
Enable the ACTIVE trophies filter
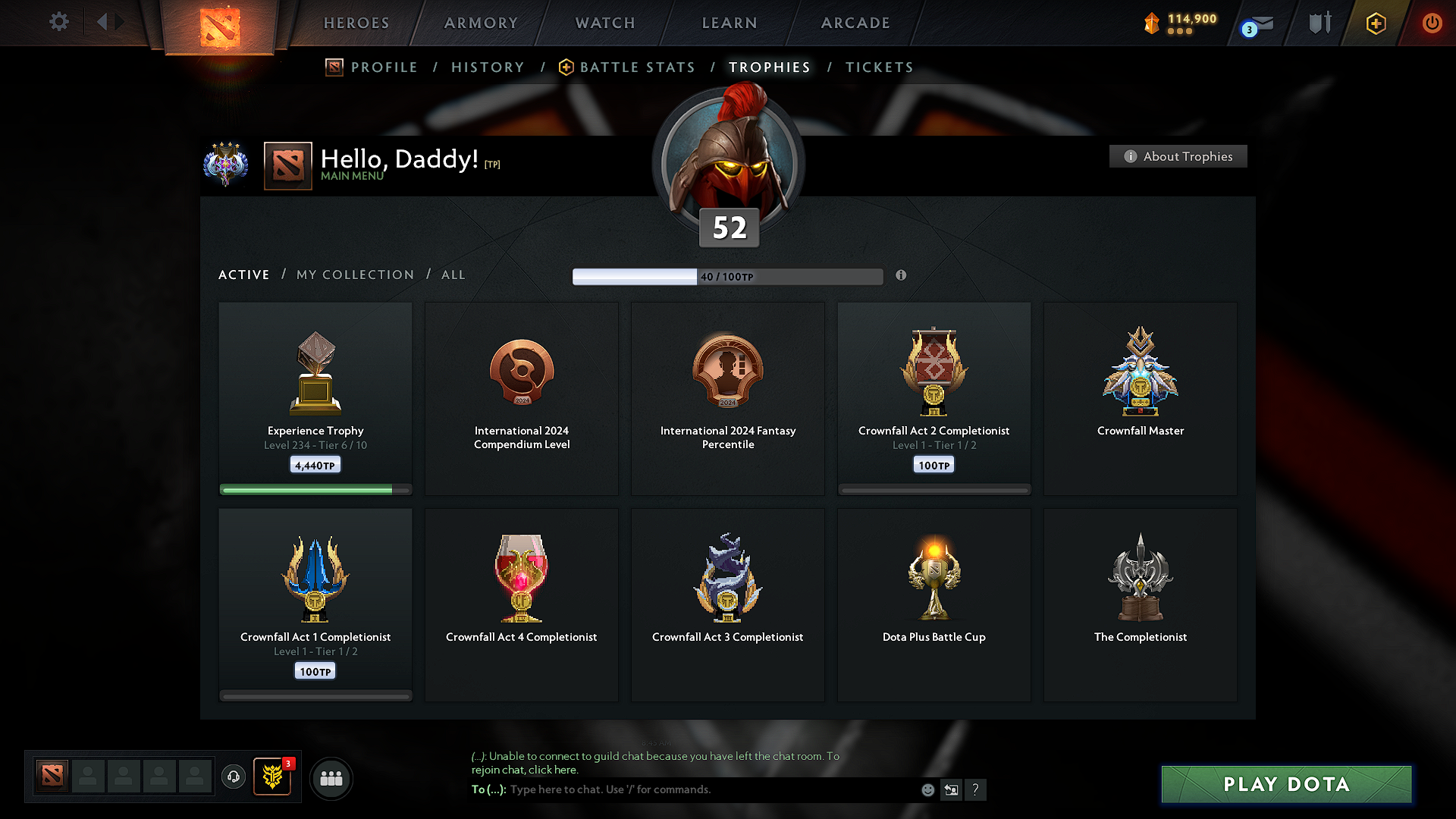pyautogui.click(x=243, y=275)
